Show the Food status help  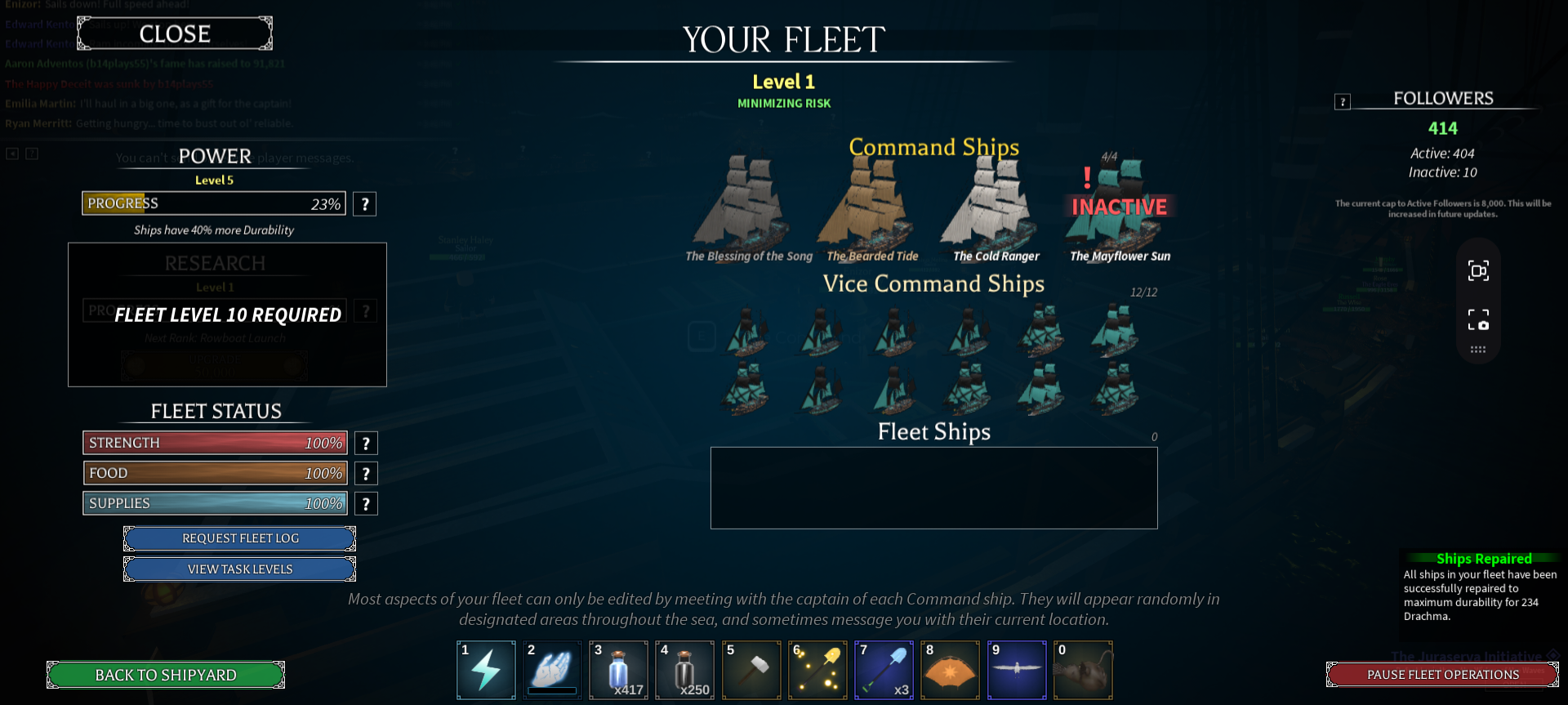coord(366,474)
